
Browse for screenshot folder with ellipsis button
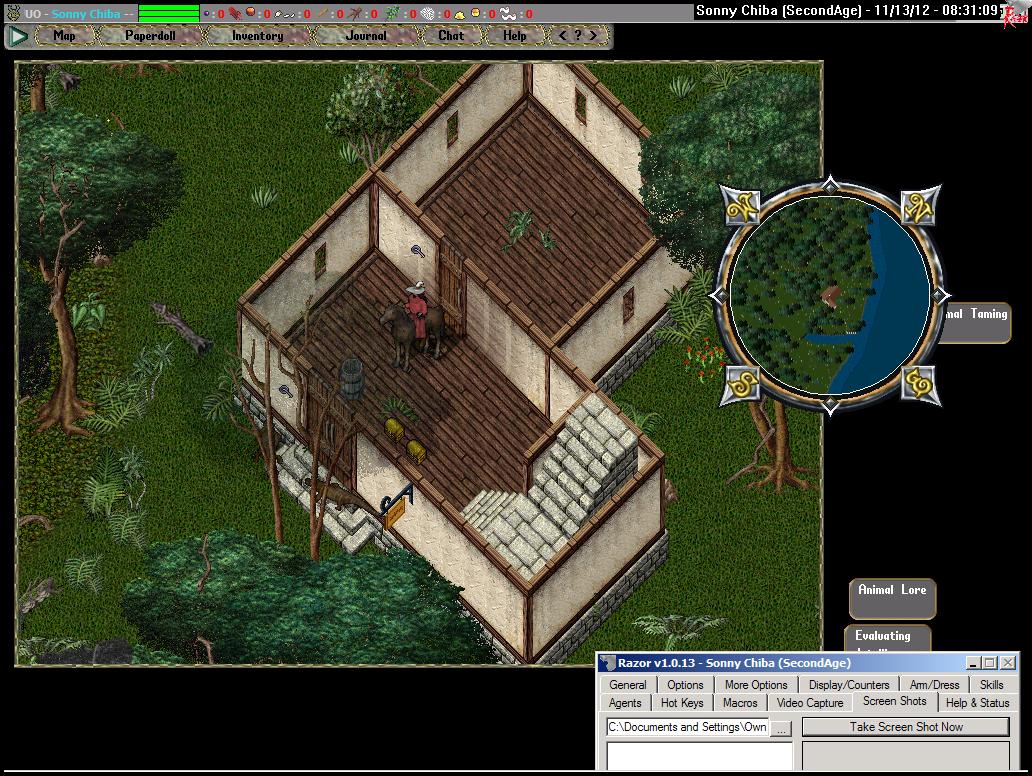[x=782, y=728]
